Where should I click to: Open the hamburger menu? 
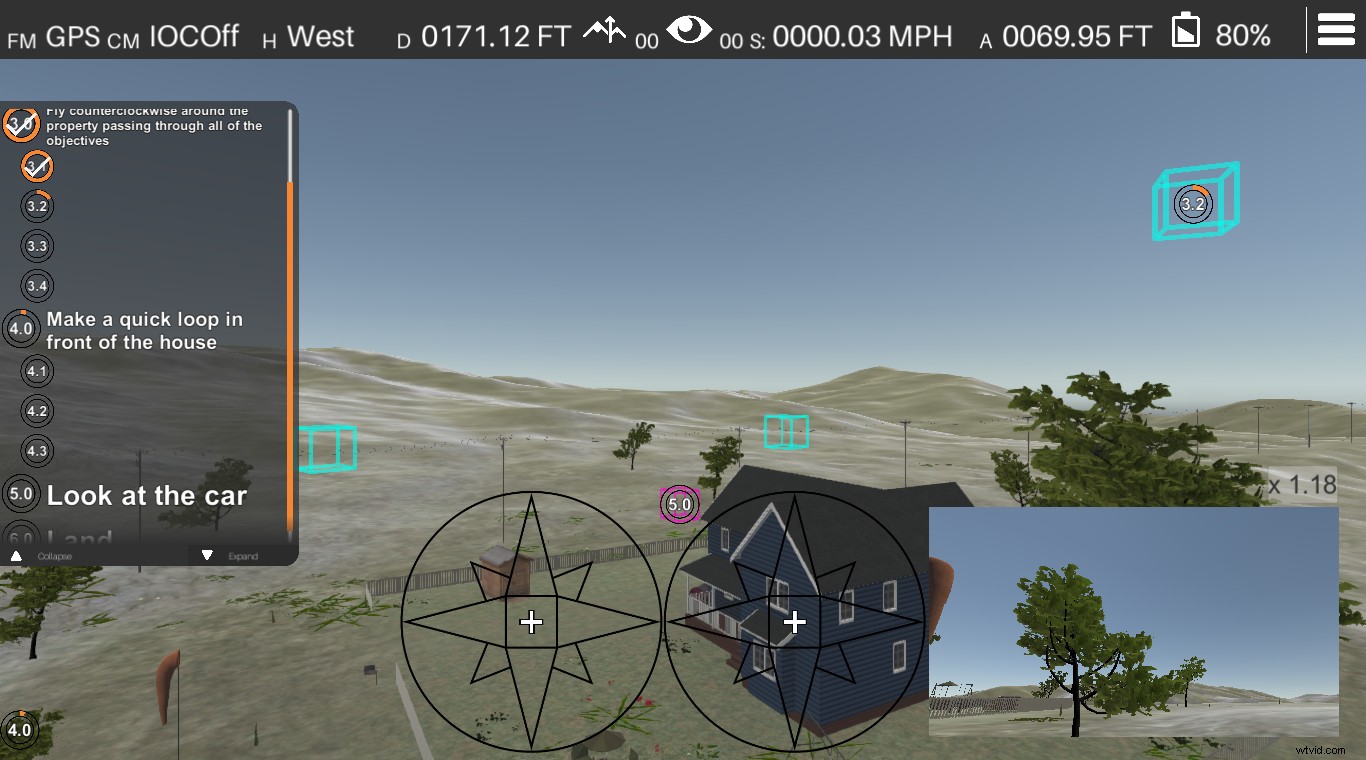pos(1336,29)
